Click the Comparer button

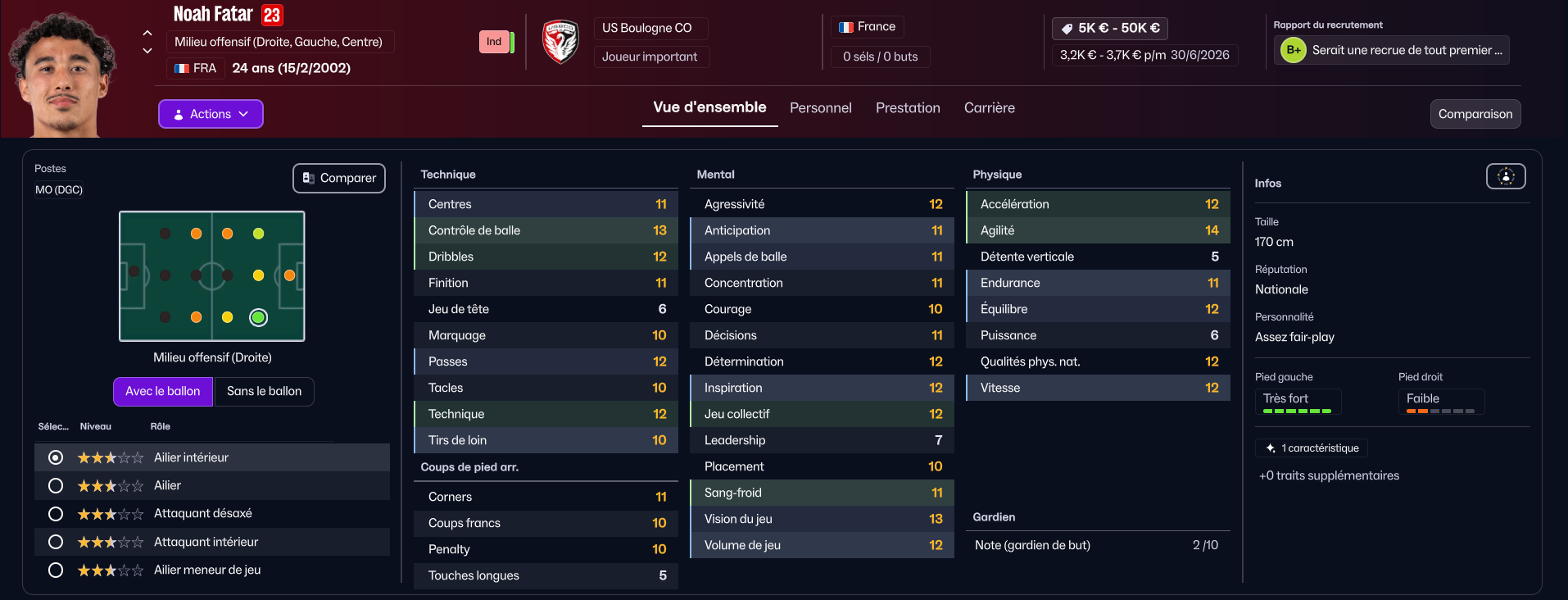(339, 178)
